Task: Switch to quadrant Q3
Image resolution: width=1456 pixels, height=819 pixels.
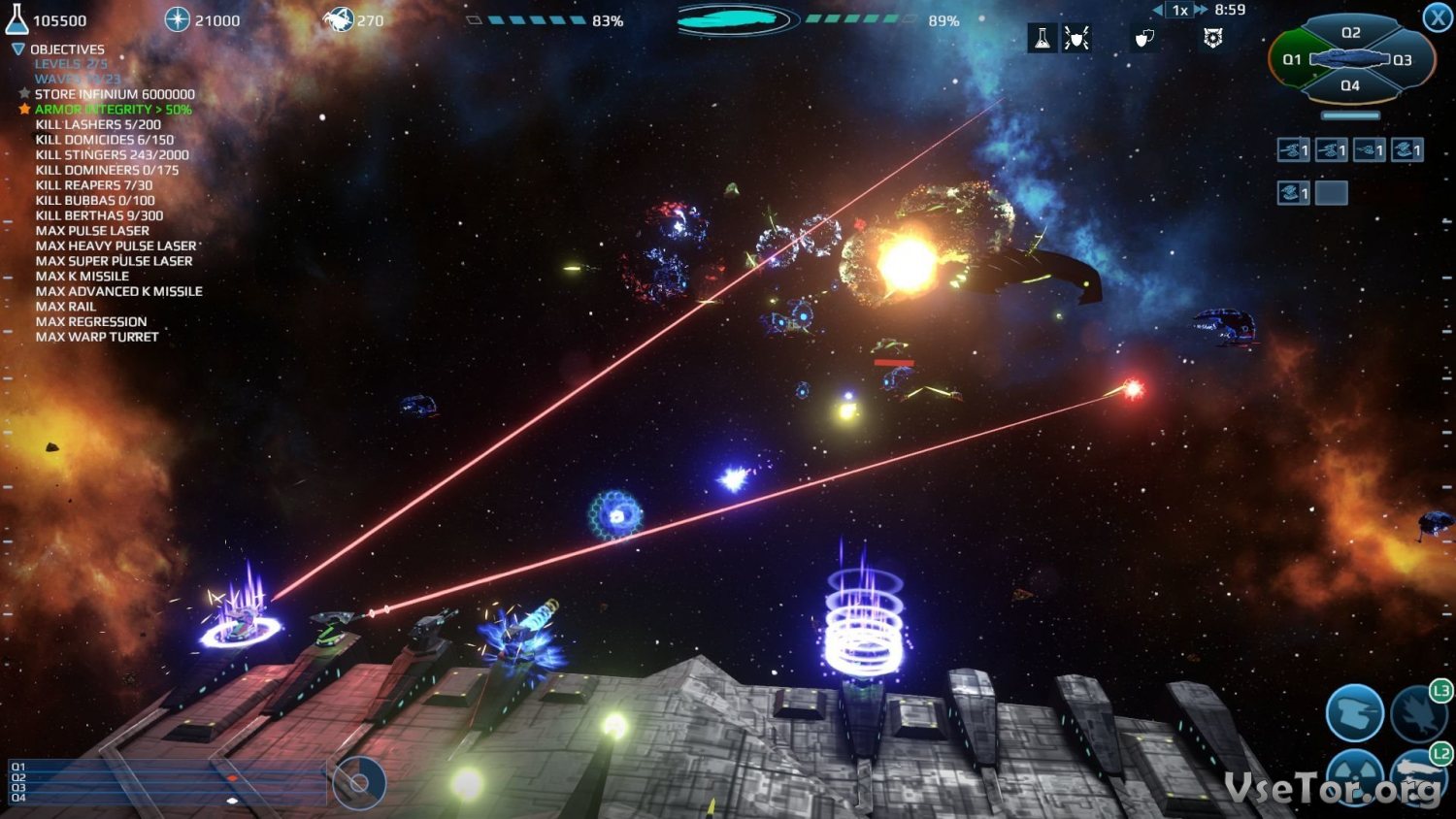Action: pyautogui.click(x=1403, y=60)
